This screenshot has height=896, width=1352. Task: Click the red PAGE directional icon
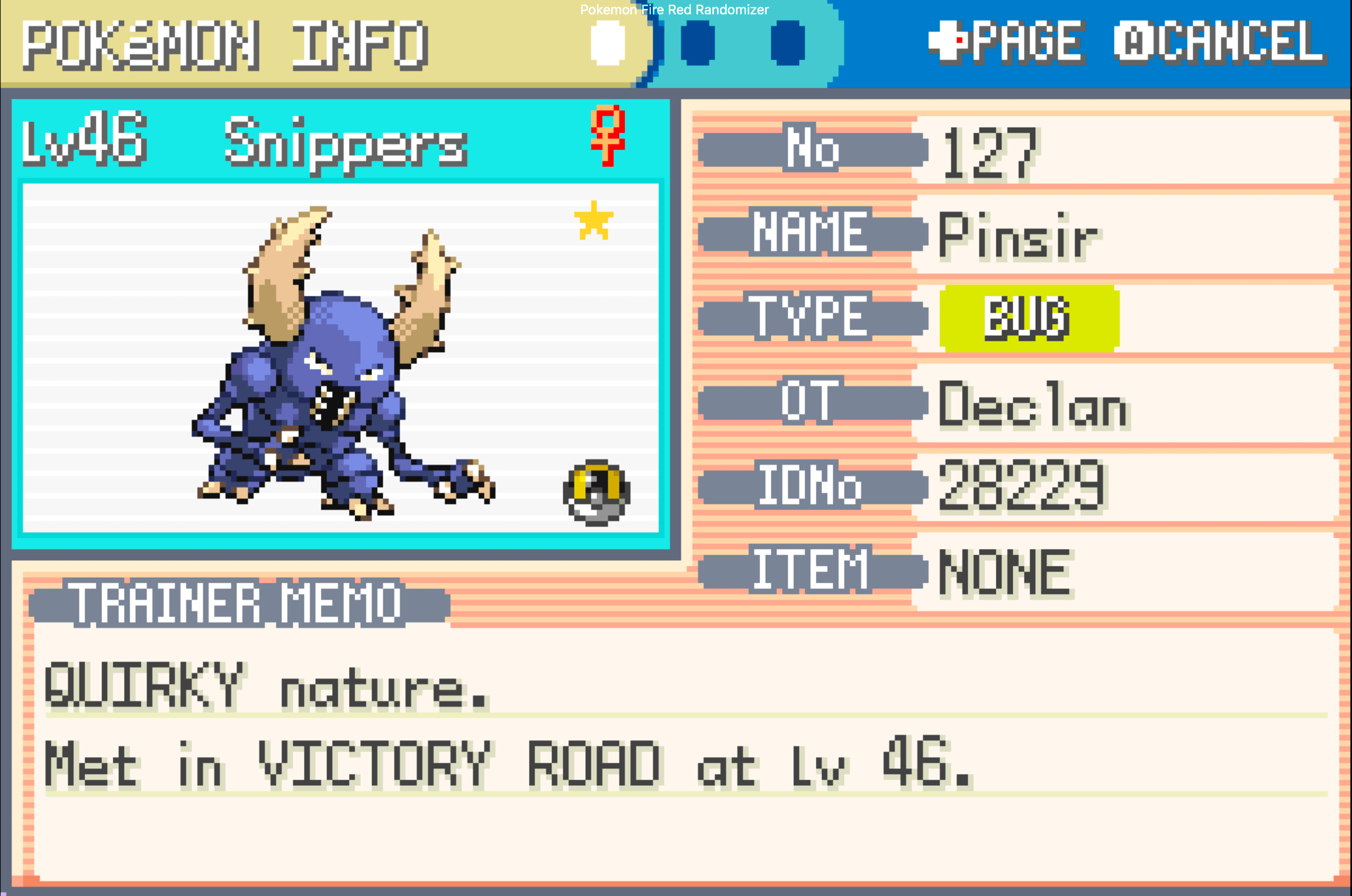pos(949,41)
